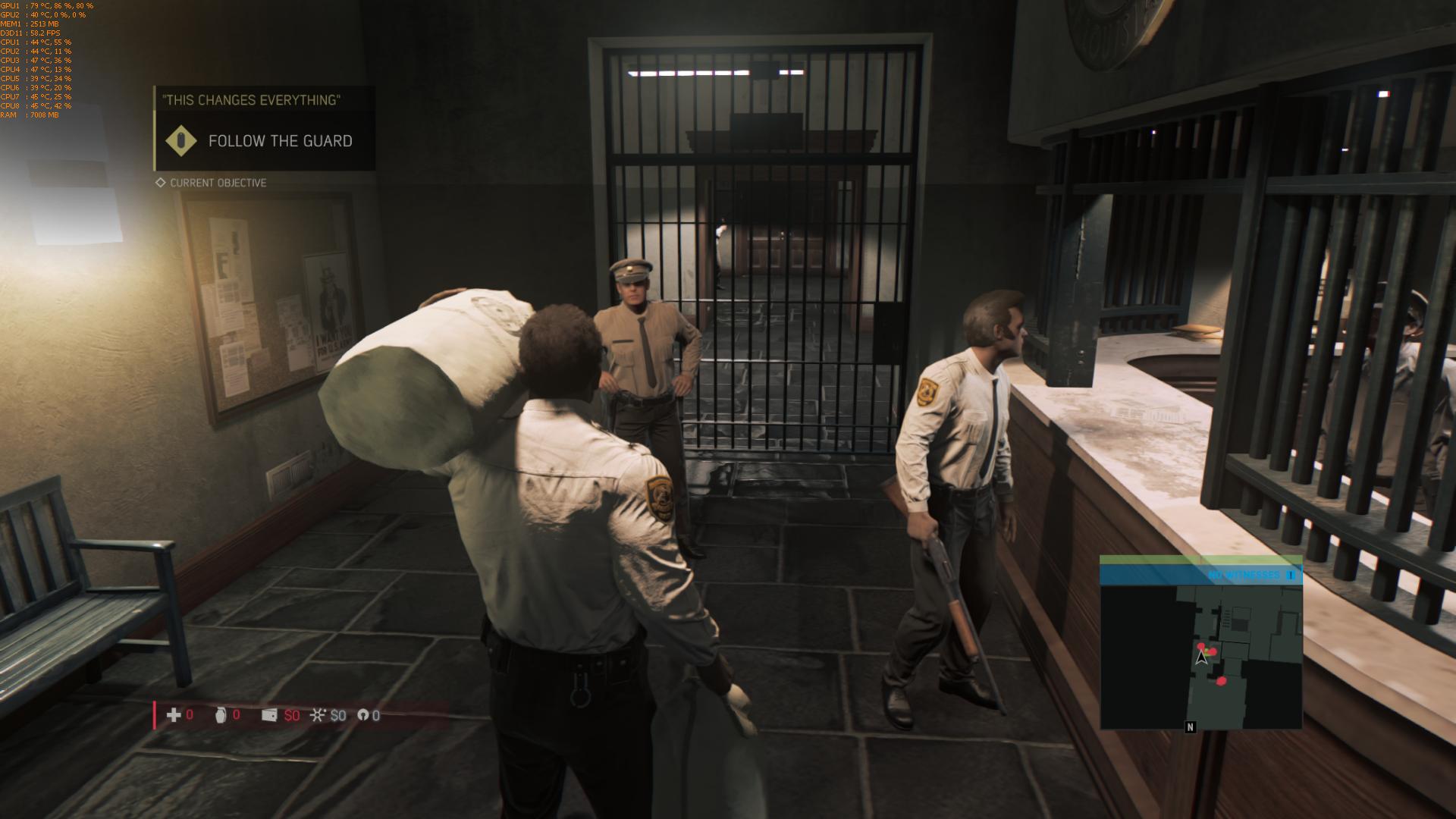Select the grenade icon

[x=221, y=715]
